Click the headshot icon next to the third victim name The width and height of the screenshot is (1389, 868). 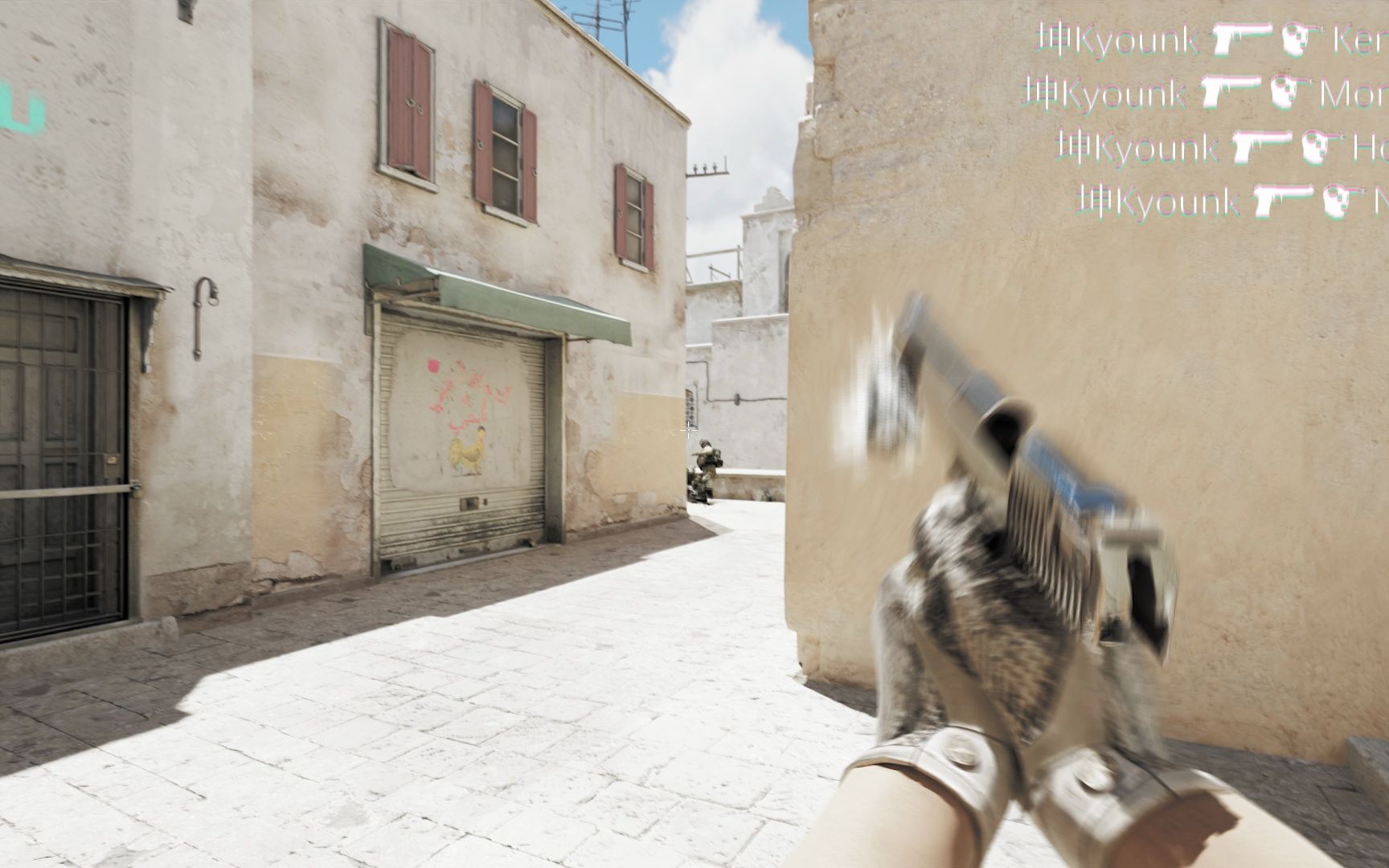1317,145
